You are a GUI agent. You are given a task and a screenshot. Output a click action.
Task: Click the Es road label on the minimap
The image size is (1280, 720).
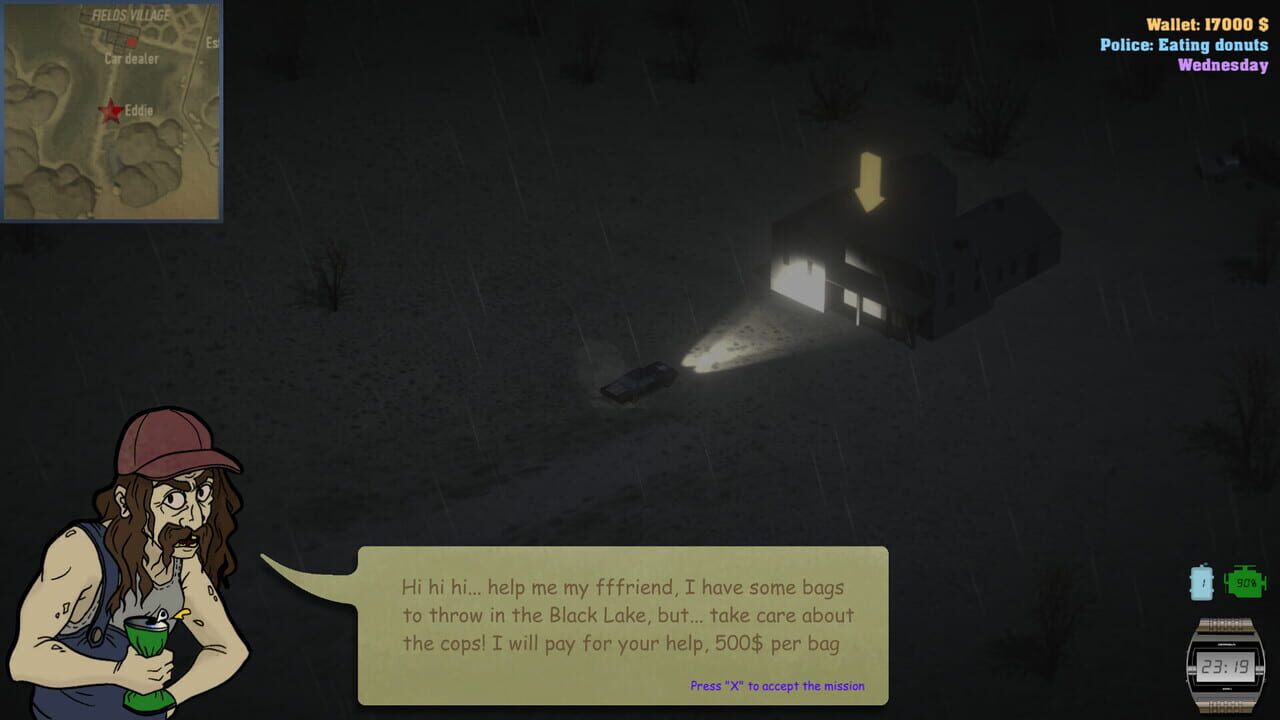(210, 42)
